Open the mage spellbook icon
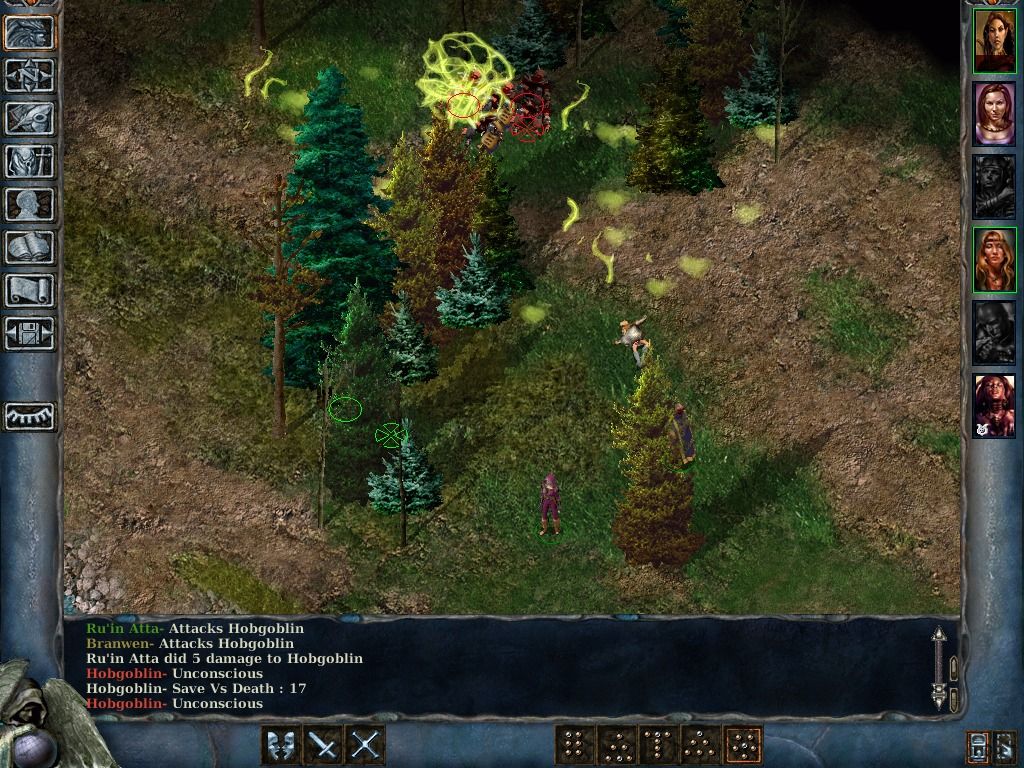This screenshot has height=768, width=1024. click(x=30, y=247)
